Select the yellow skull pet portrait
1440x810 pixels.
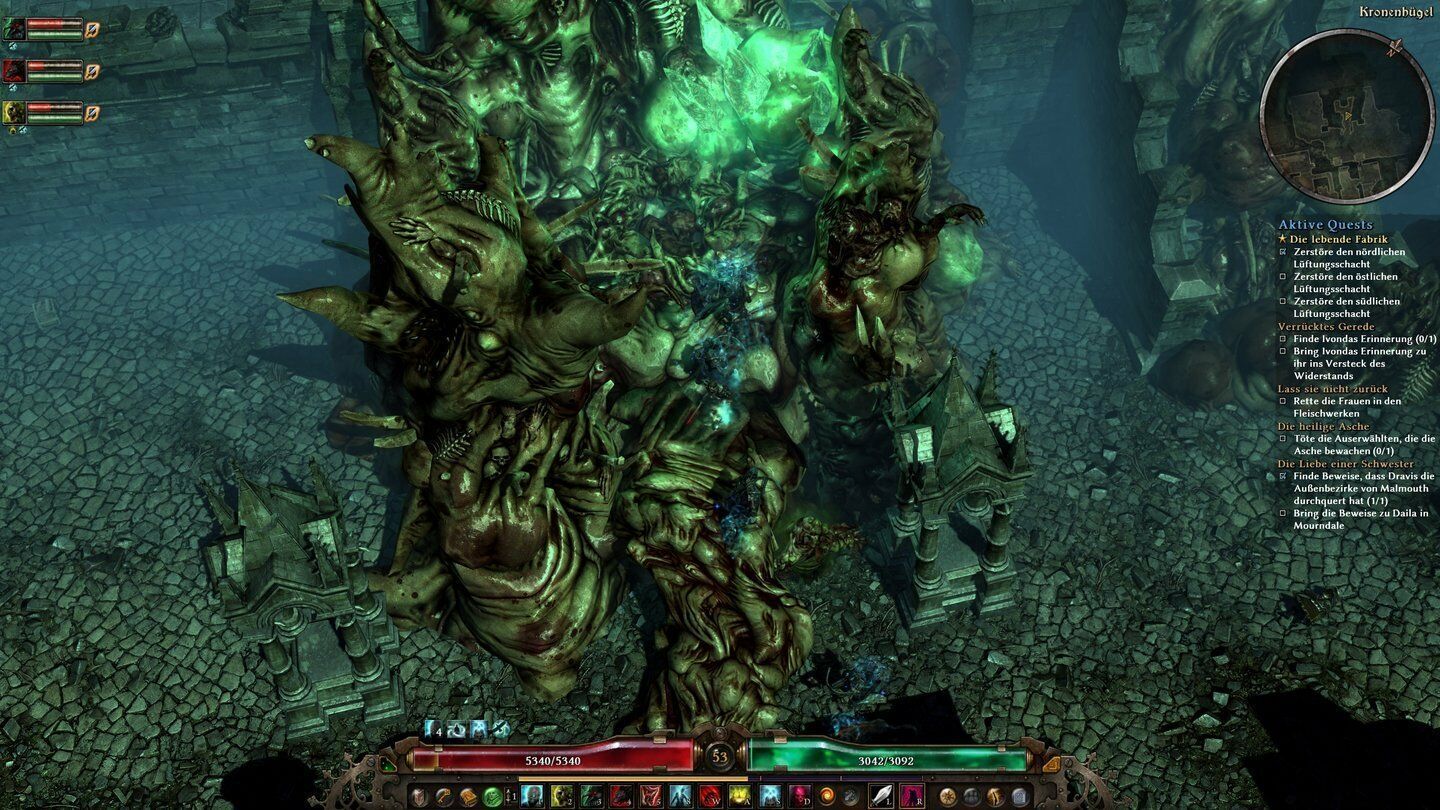pyautogui.click(x=14, y=112)
